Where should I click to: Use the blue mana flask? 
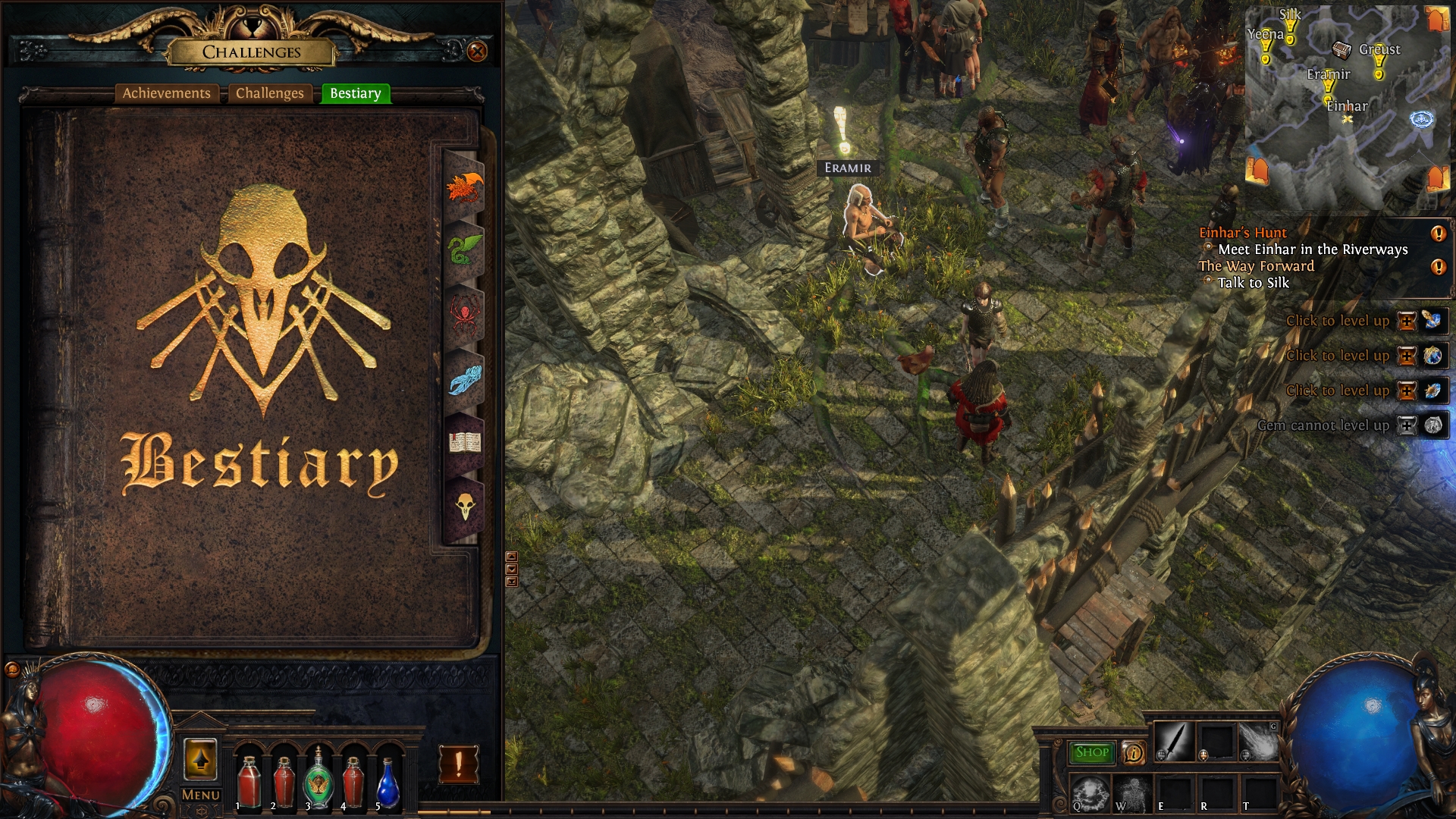[x=388, y=783]
